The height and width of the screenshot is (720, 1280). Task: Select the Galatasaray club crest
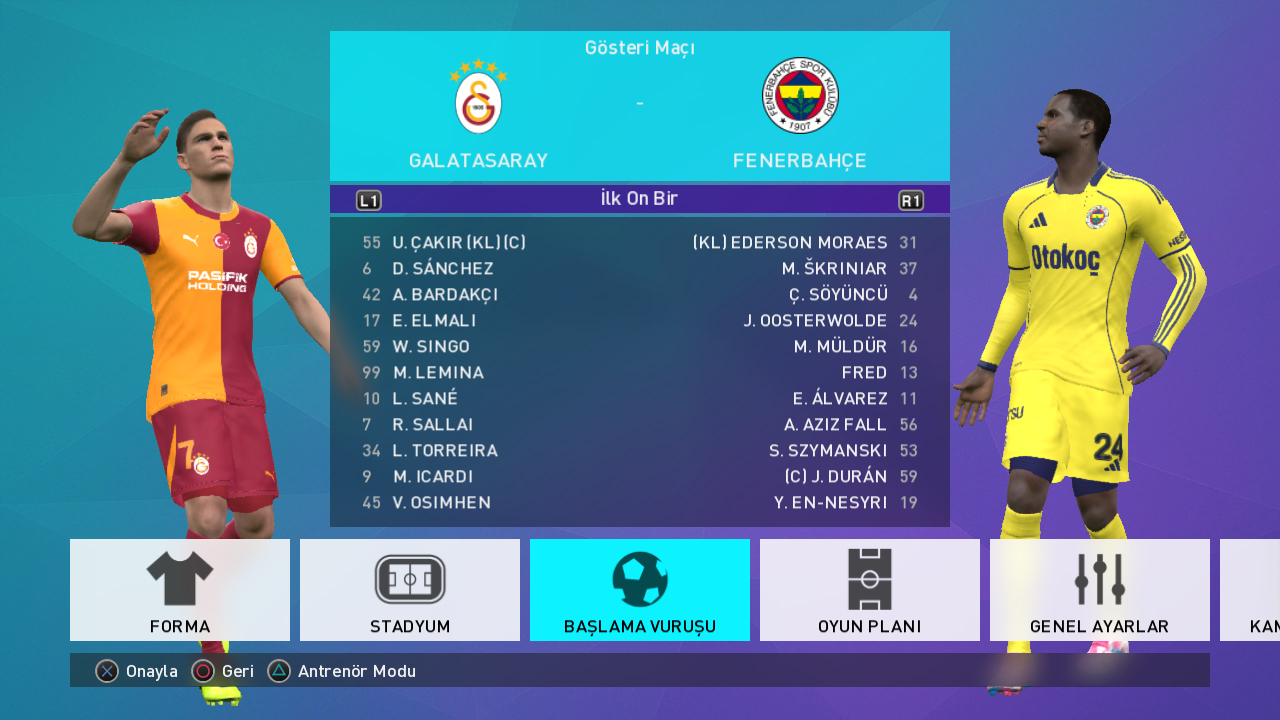pyautogui.click(x=479, y=98)
